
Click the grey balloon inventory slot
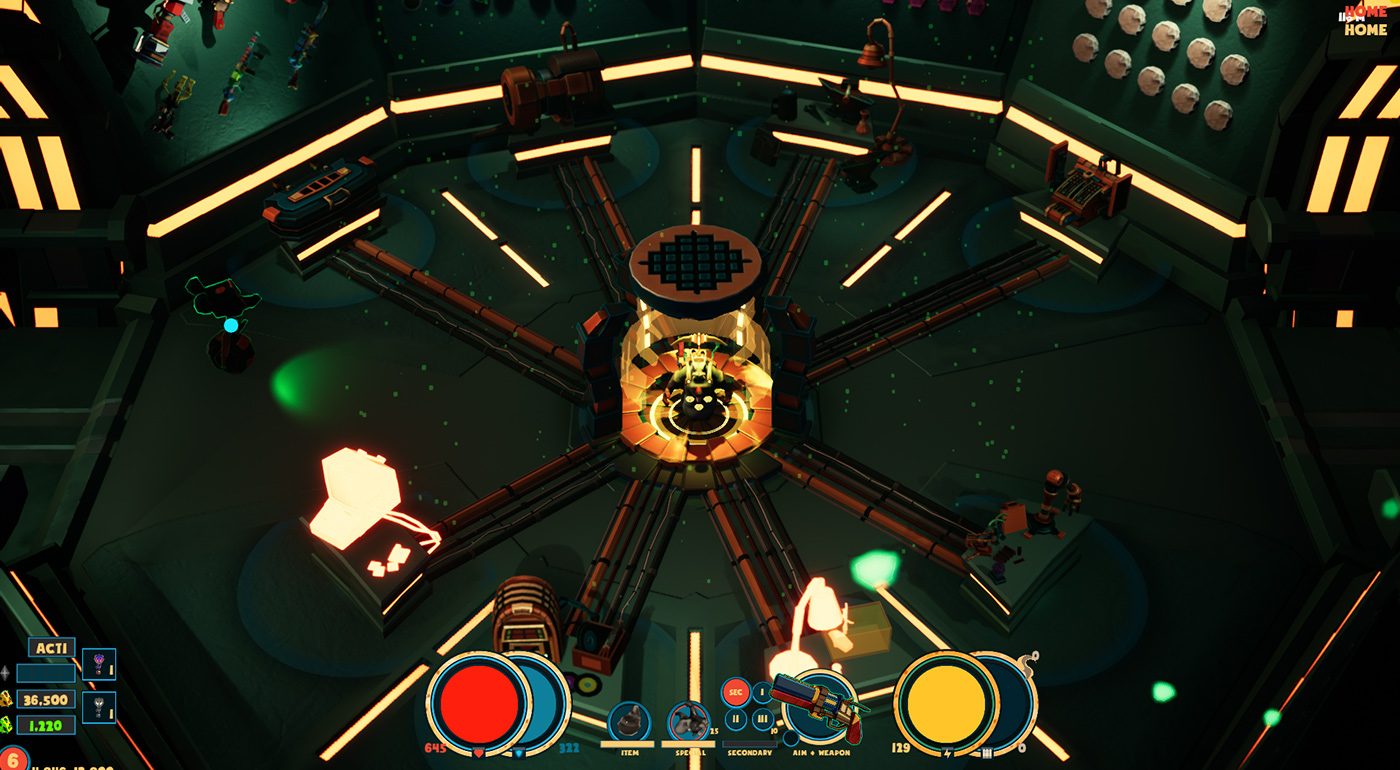(99, 707)
